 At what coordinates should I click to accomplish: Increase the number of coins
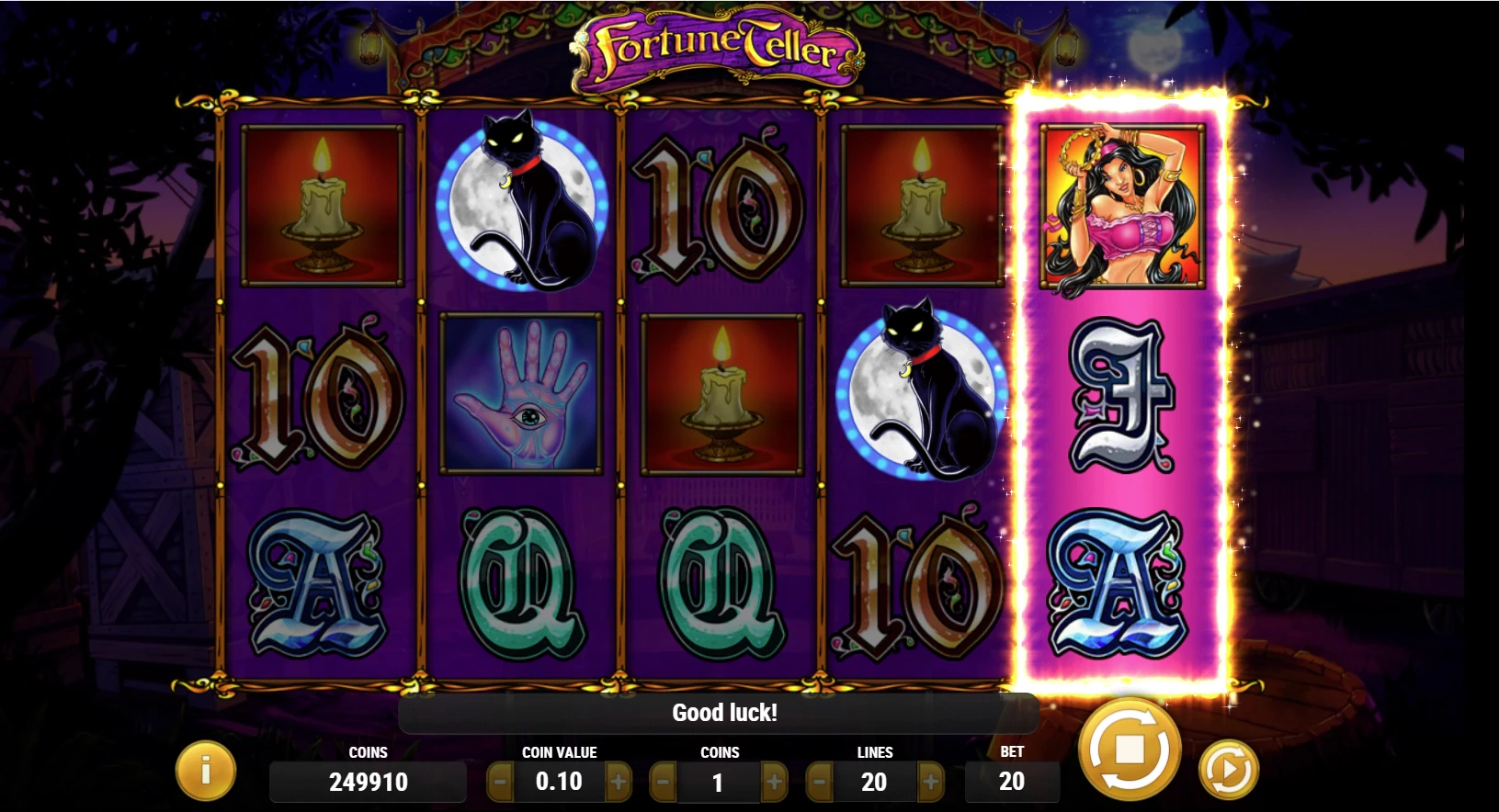777,782
